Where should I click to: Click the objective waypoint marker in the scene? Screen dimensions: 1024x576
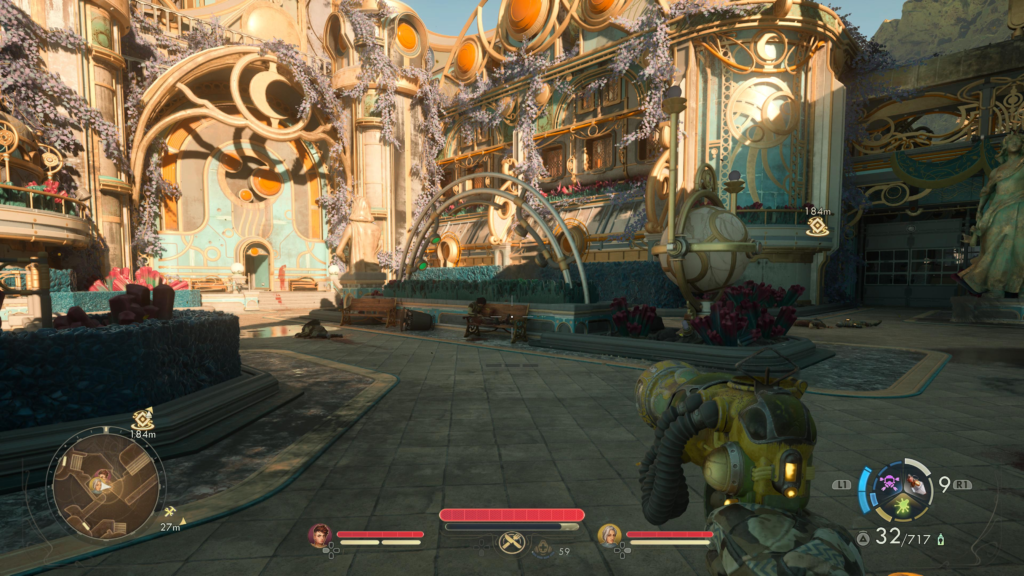tap(817, 227)
